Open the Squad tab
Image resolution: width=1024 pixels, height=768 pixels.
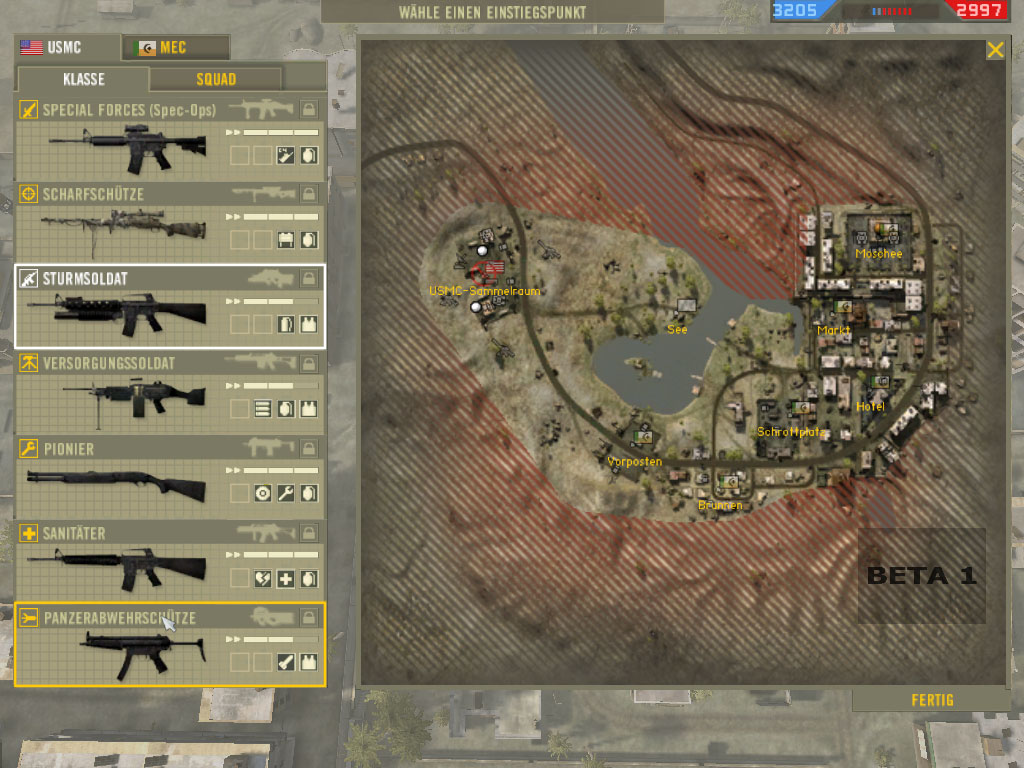pos(215,79)
